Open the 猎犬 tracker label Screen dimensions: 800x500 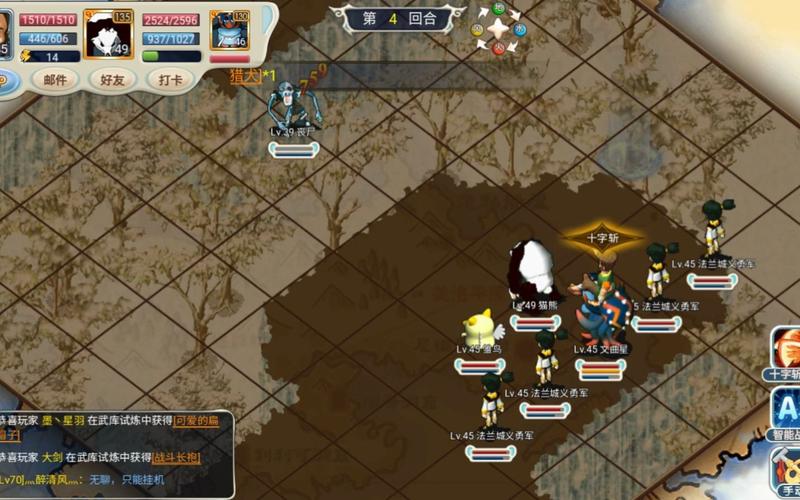[245, 75]
